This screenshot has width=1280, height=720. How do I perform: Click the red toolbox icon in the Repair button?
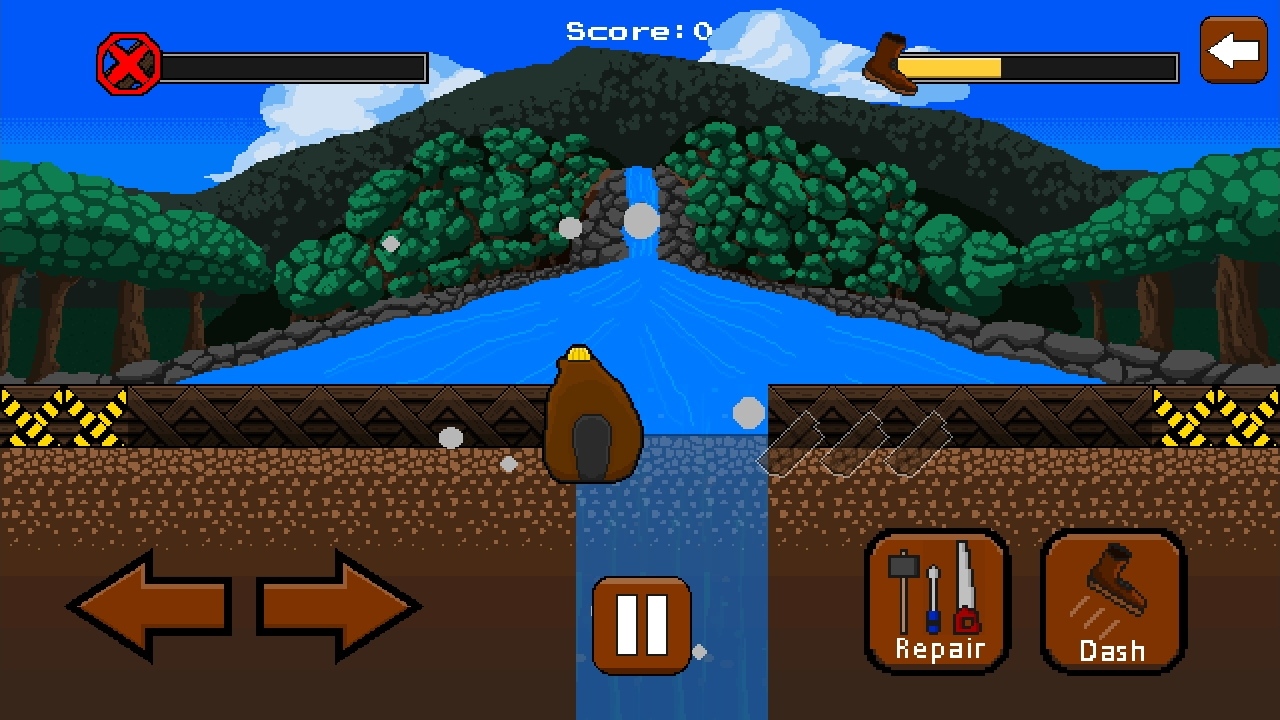(x=966, y=620)
